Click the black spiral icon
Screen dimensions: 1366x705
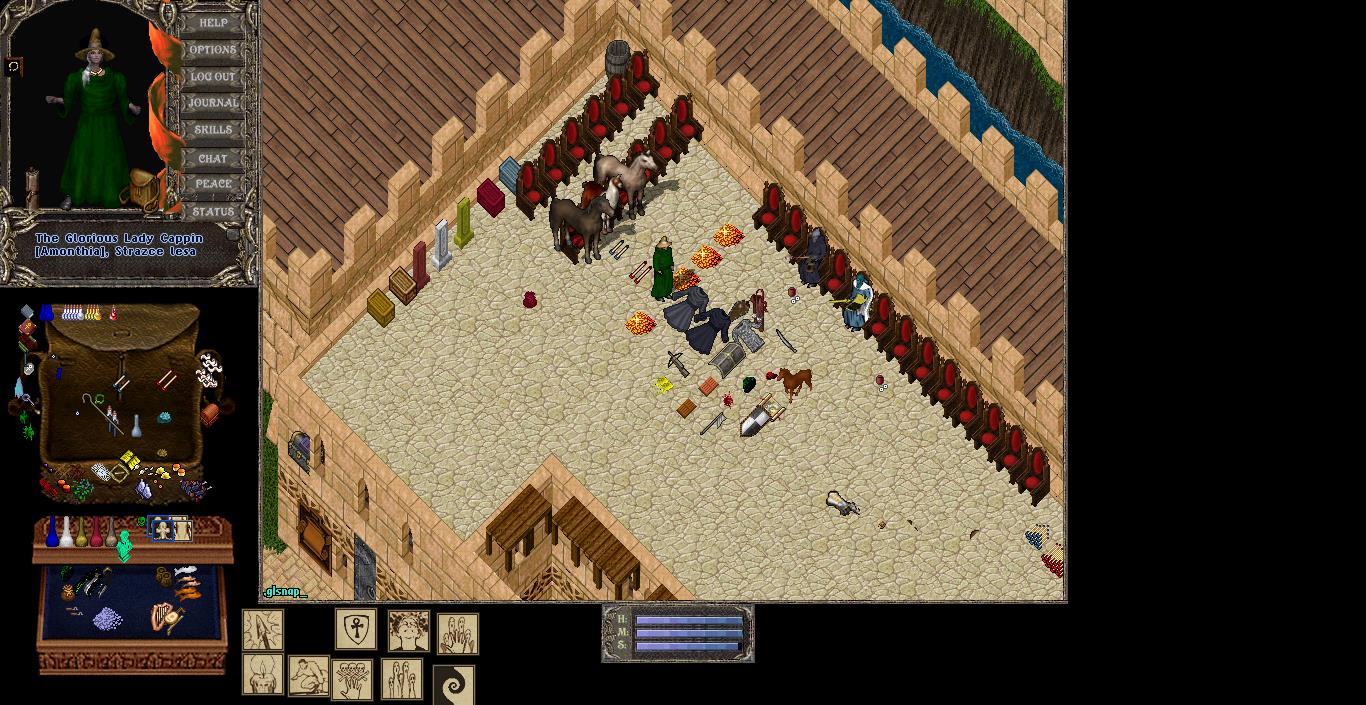pyautogui.click(x=454, y=686)
